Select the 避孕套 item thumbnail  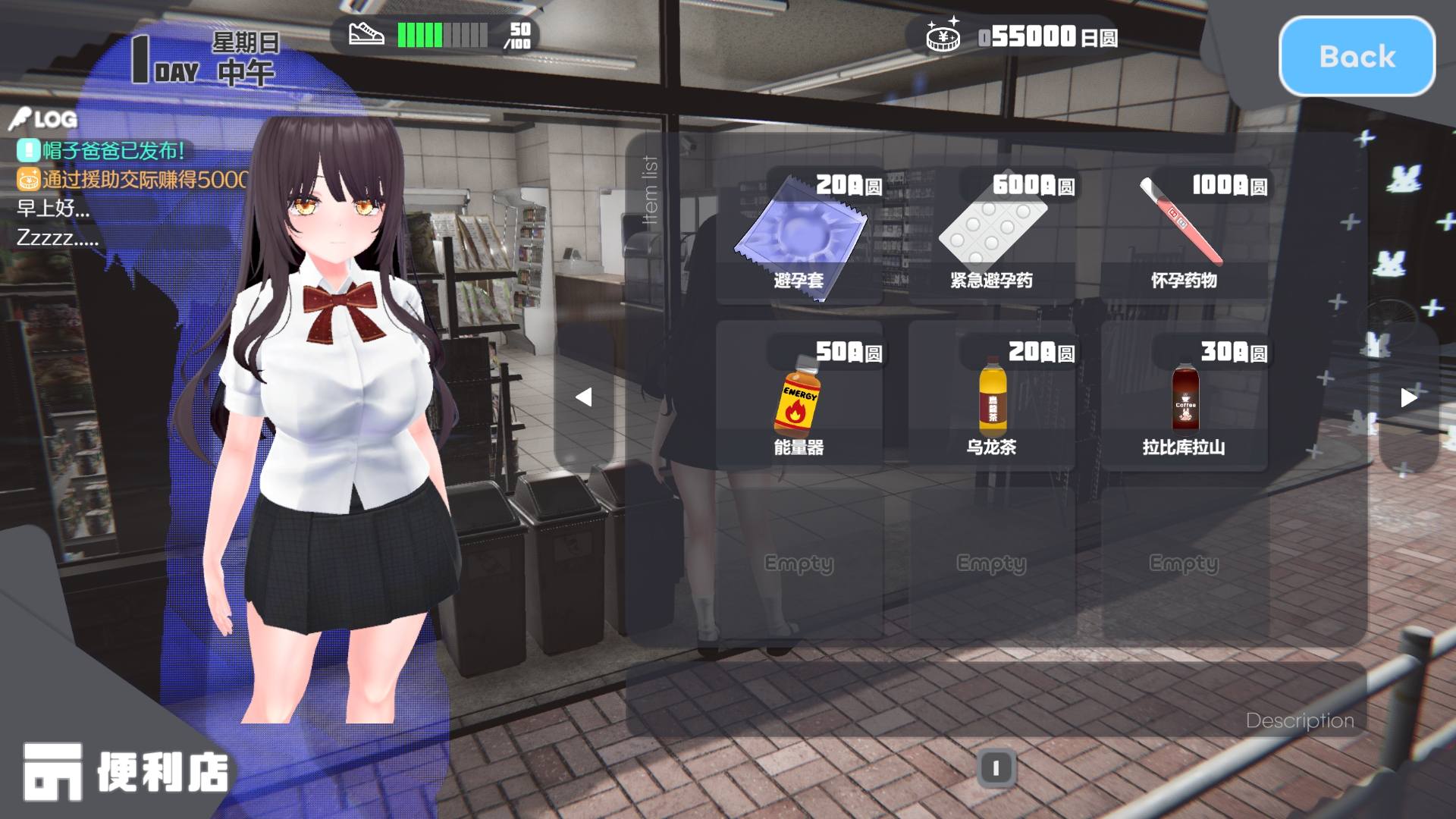coord(802,235)
